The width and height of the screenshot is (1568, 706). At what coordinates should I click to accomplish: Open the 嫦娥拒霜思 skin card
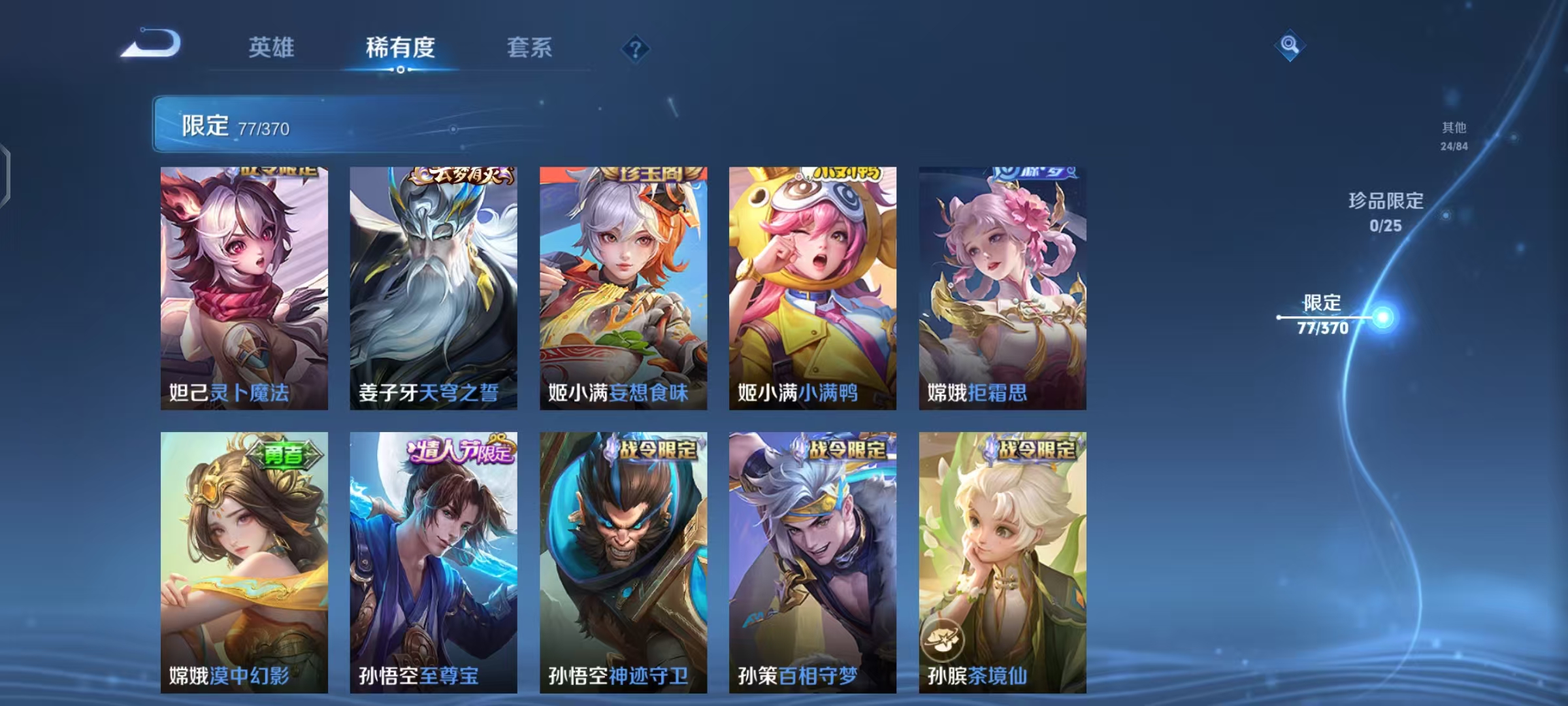[x=1001, y=284]
